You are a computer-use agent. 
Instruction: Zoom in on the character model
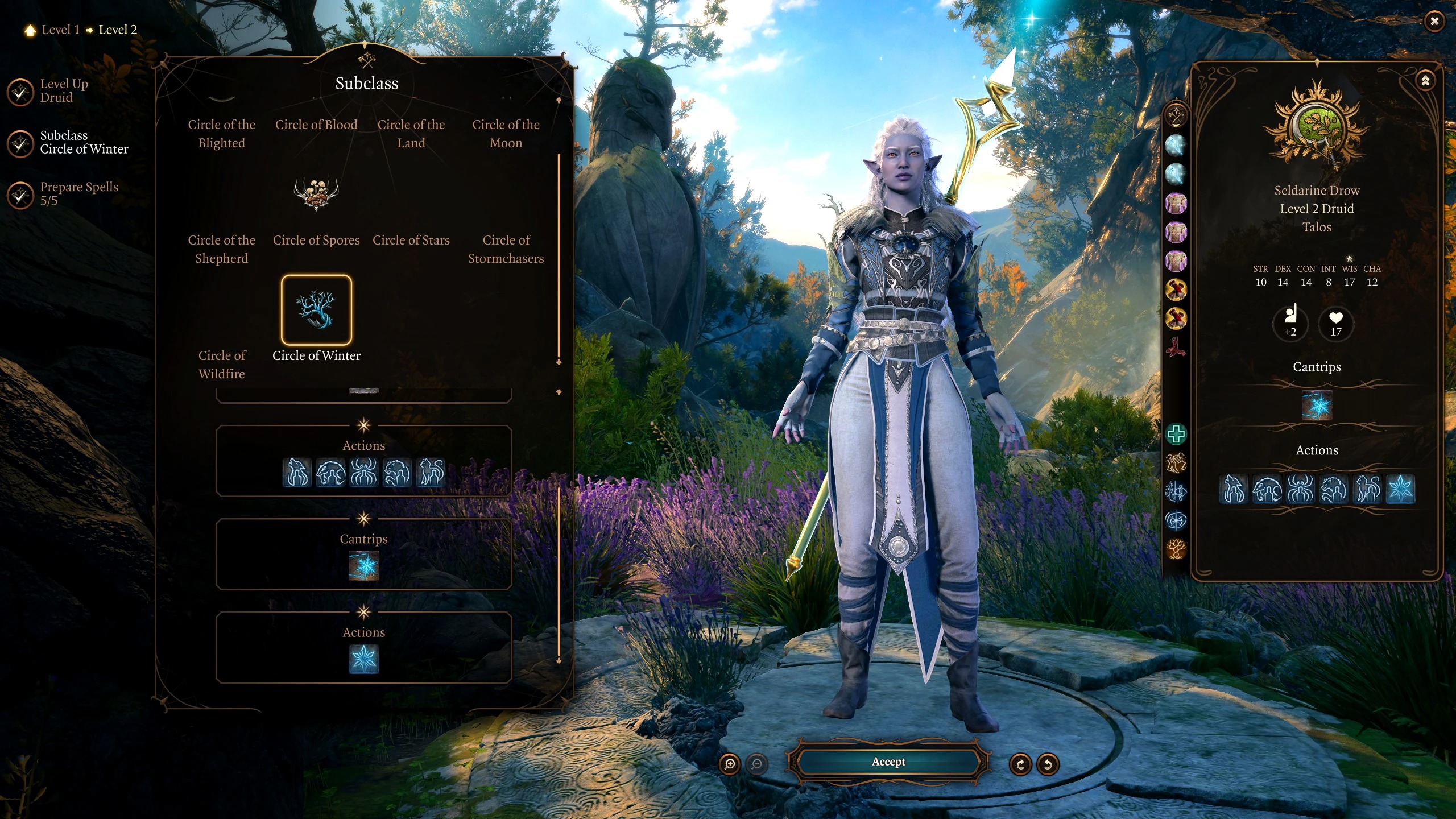[x=730, y=764]
